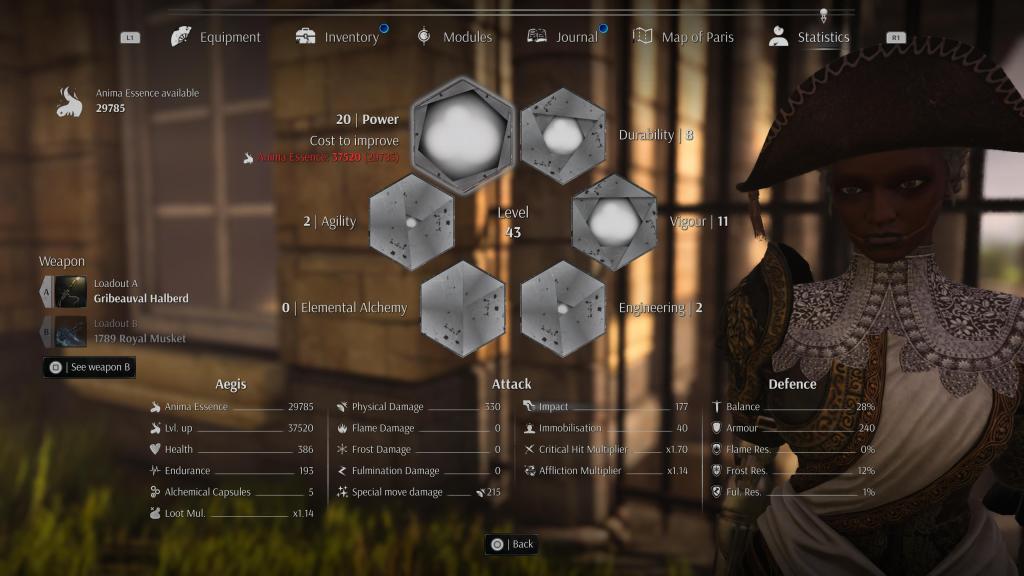The image size is (1024, 576).
Task: Select the Engineering attribute hexagon
Action: pyautogui.click(x=563, y=309)
